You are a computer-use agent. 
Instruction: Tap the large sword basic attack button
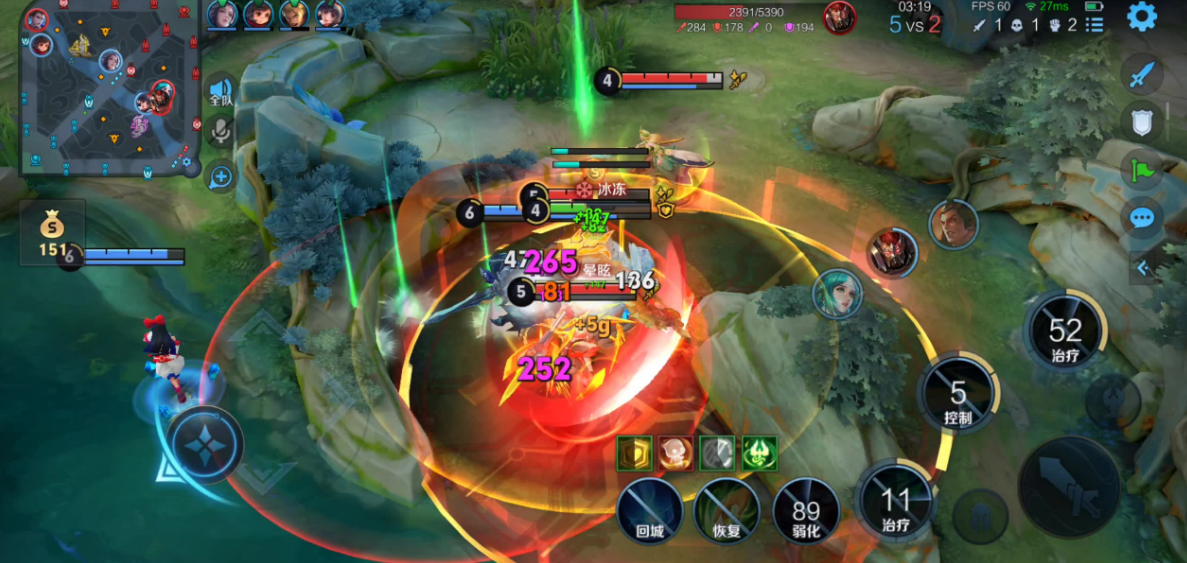pyautogui.click(x=1069, y=487)
